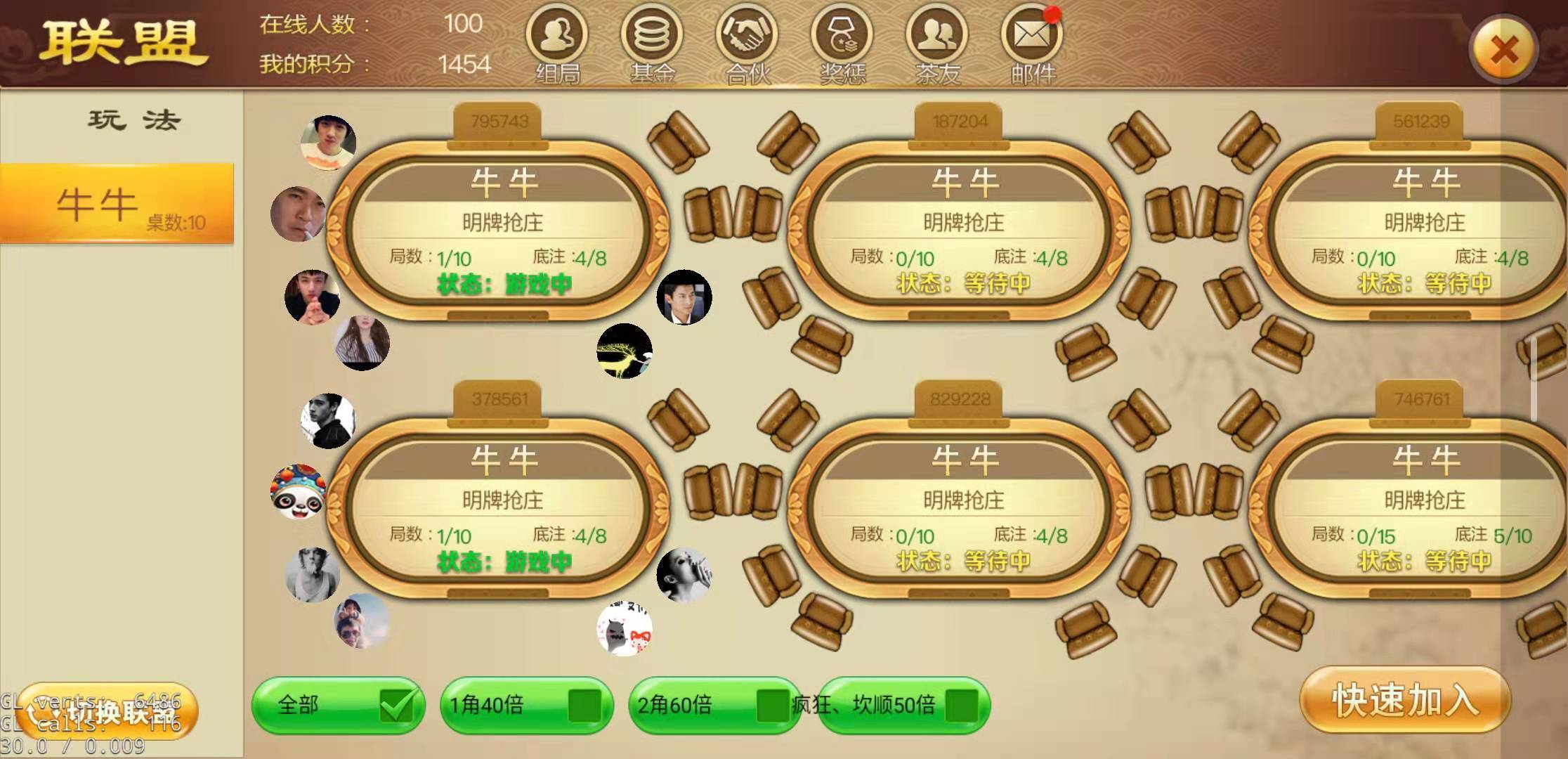The image size is (1568, 759).
Task: Toggle the 全部 filter checkbox
Action: click(396, 705)
